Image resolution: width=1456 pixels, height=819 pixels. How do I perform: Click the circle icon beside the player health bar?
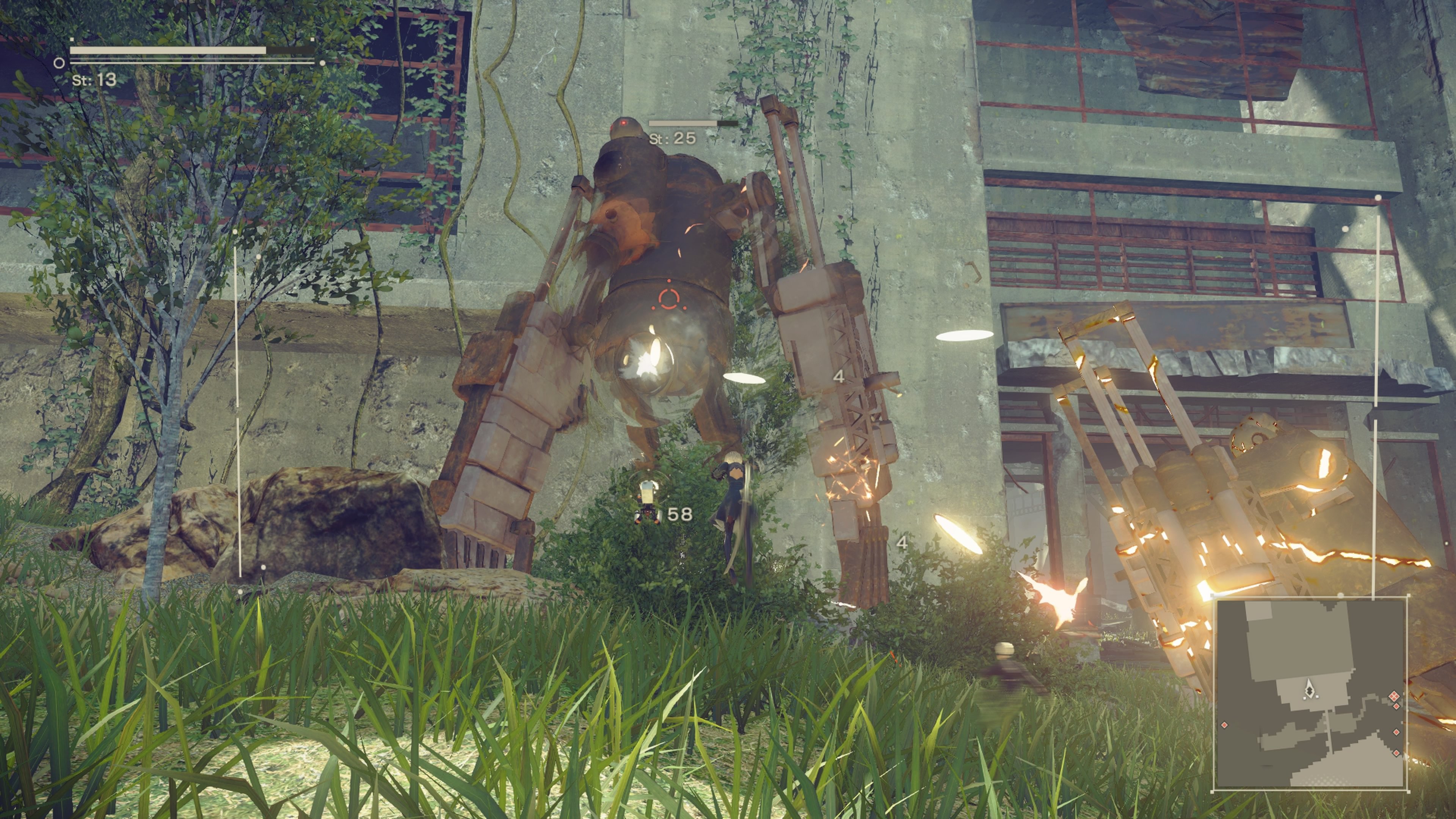point(59,63)
